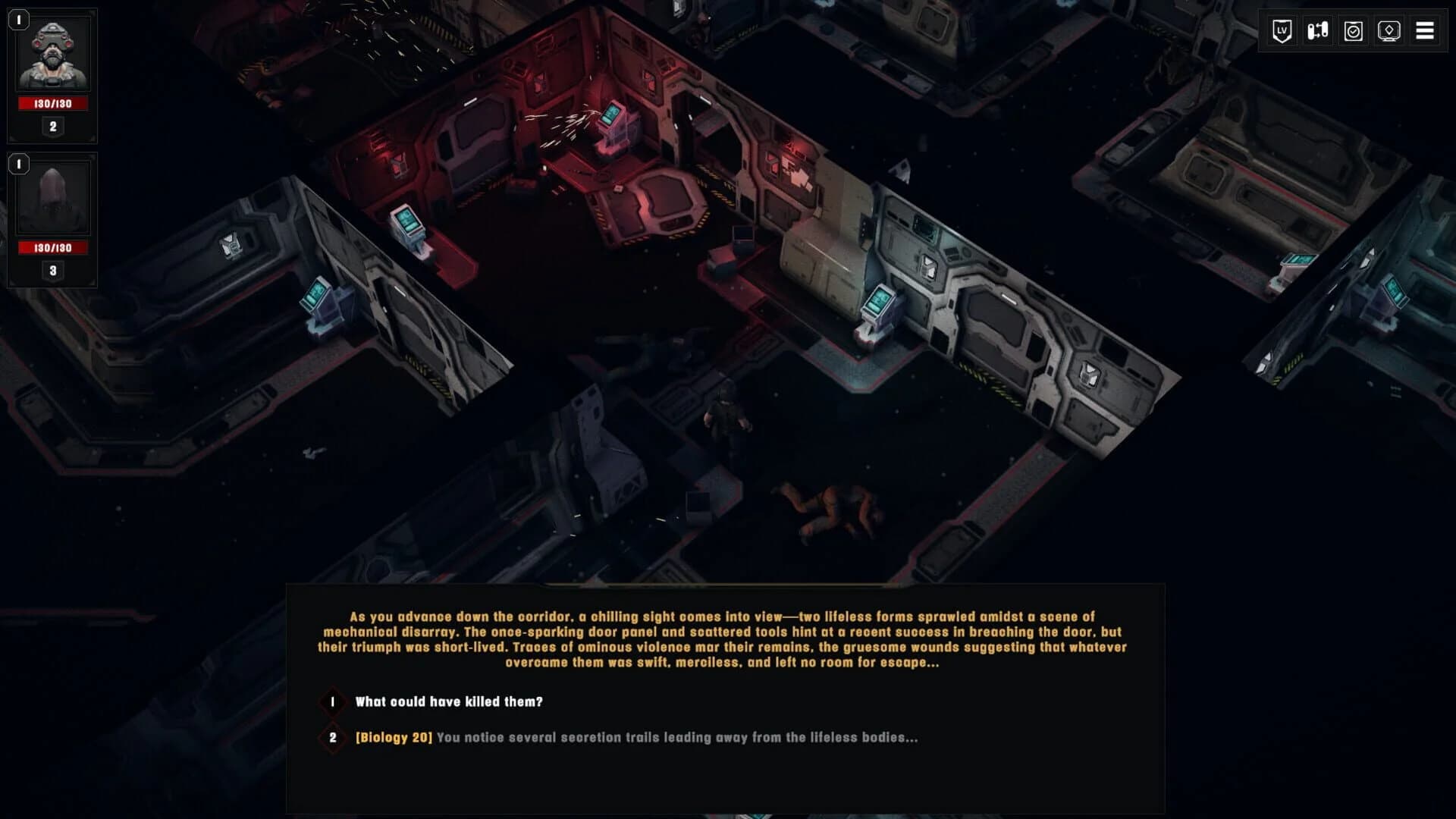Viewport: 1456px width, 819px height.
Task: Open the character level (LV) panel
Action: coord(1282,30)
